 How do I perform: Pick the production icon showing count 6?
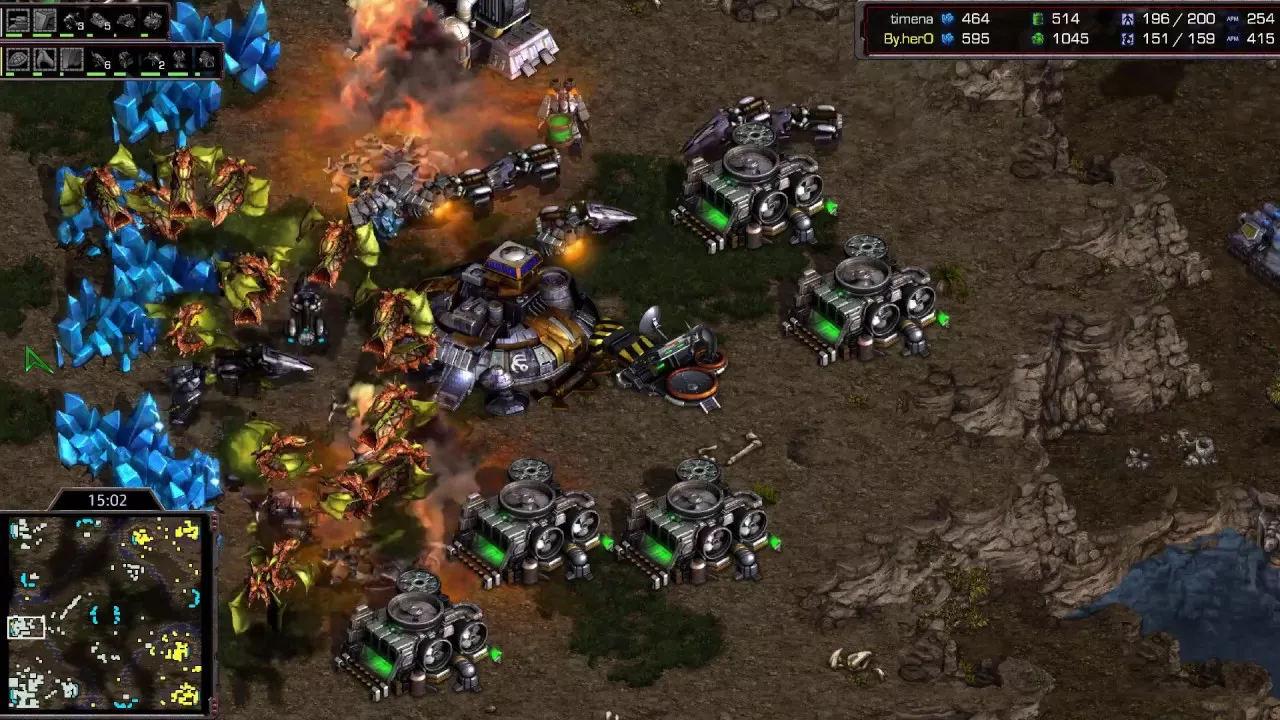click(99, 60)
